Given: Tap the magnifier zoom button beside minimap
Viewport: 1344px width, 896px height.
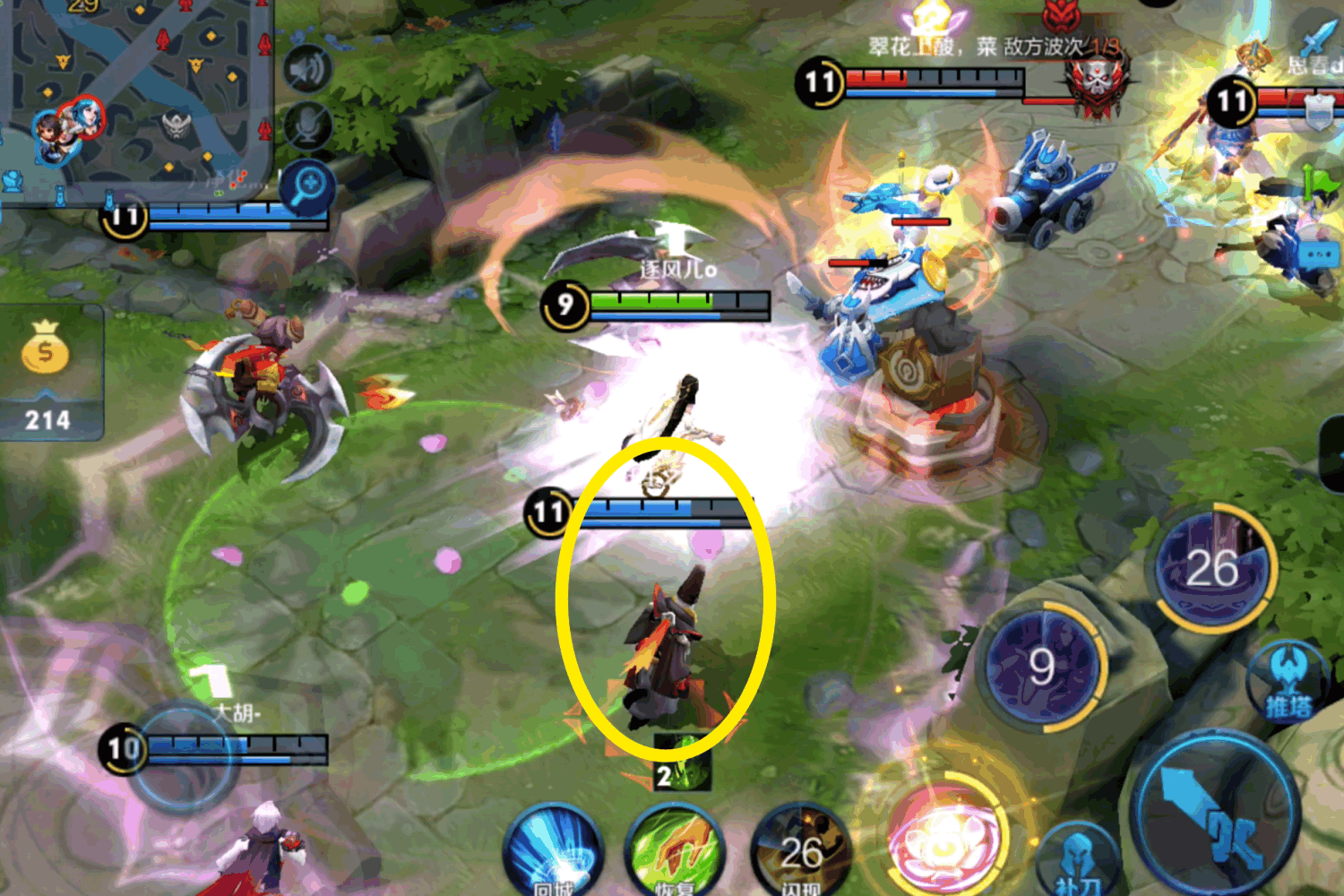Looking at the screenshot, I should 307,187.
